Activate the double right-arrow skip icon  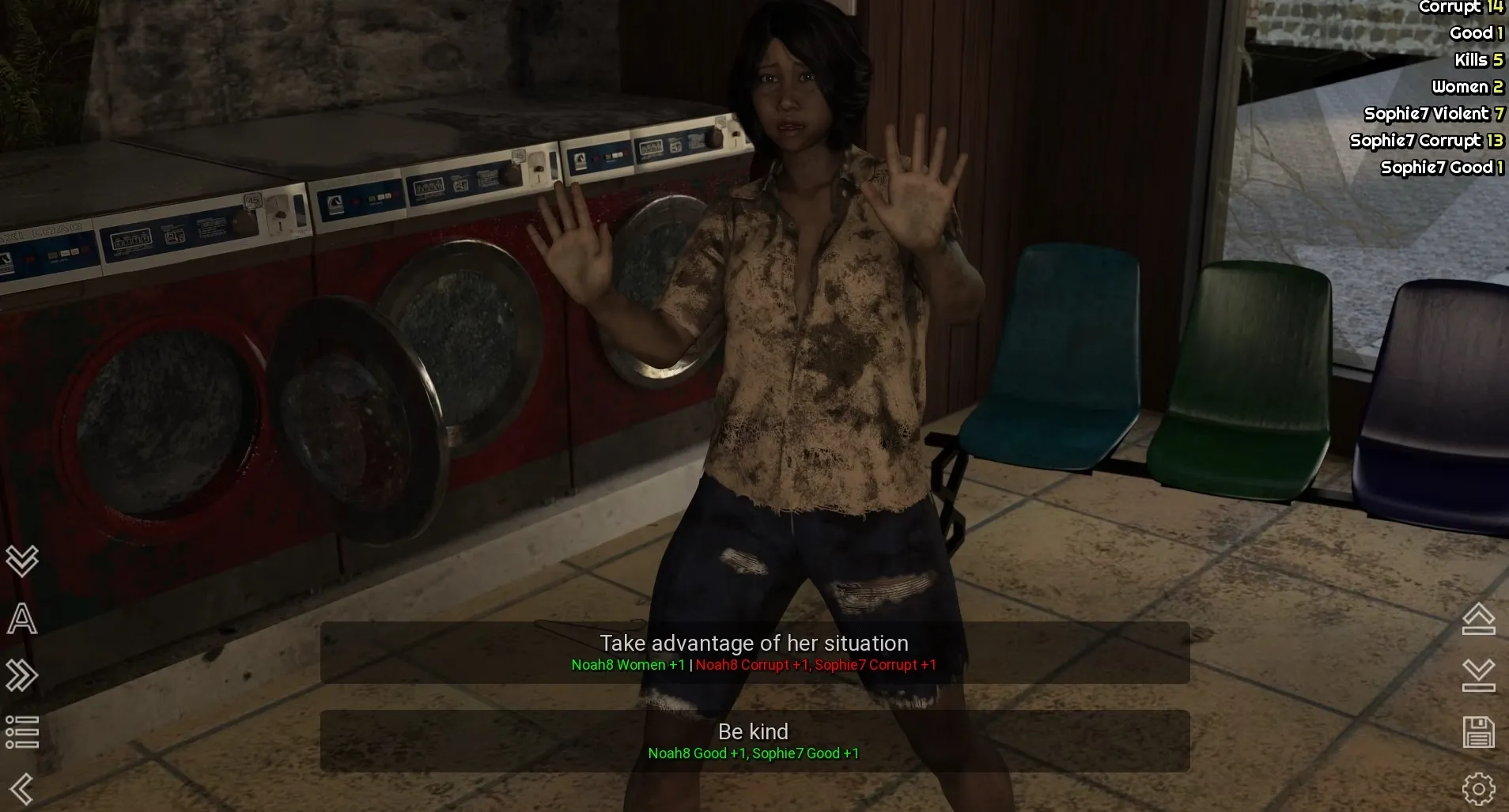(x=22, y=675)
